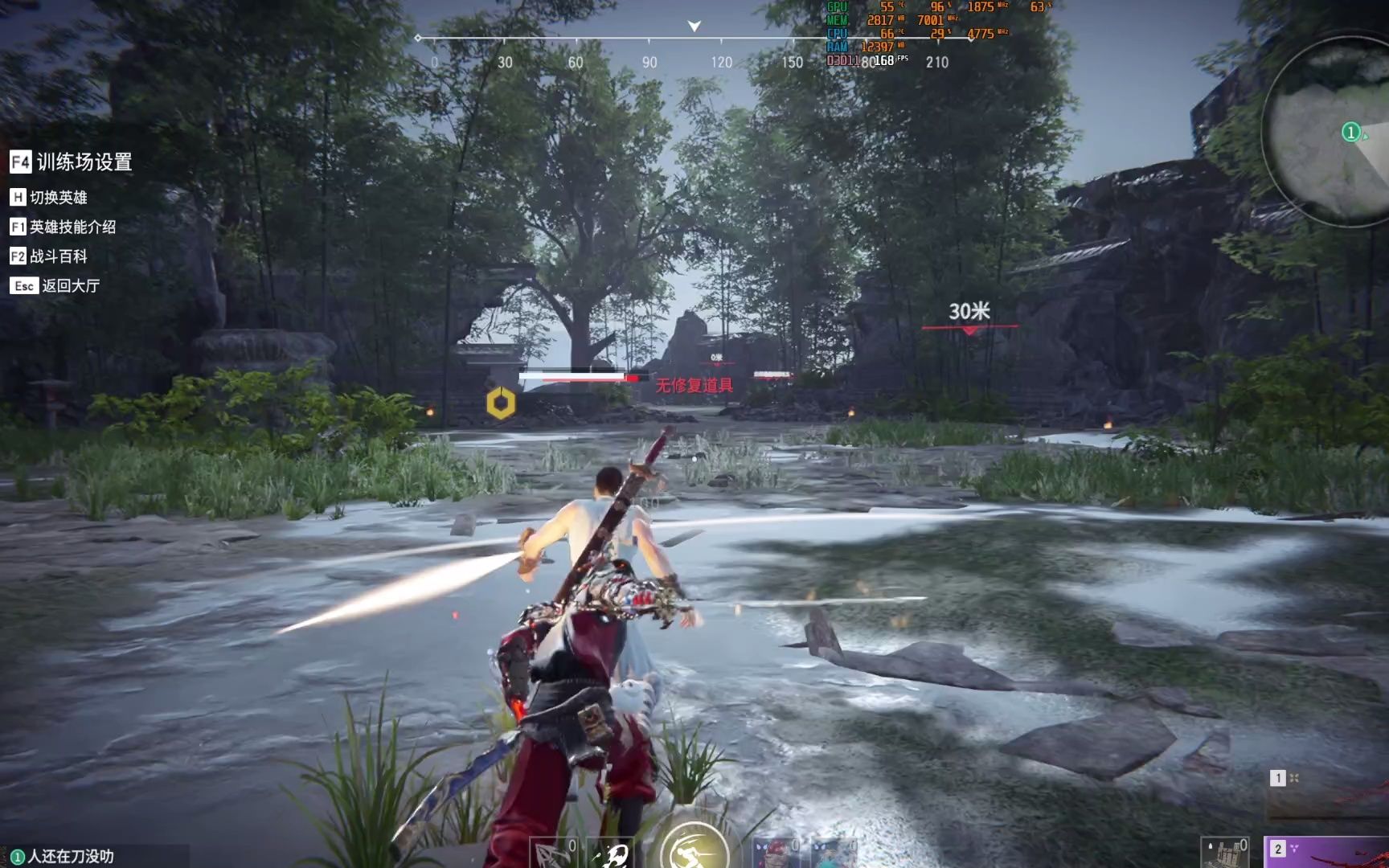Viewport: 1389px width, 868px height.
Task: Select the teammate name tag 人还在刀没叻
Action: coord(63,857)
